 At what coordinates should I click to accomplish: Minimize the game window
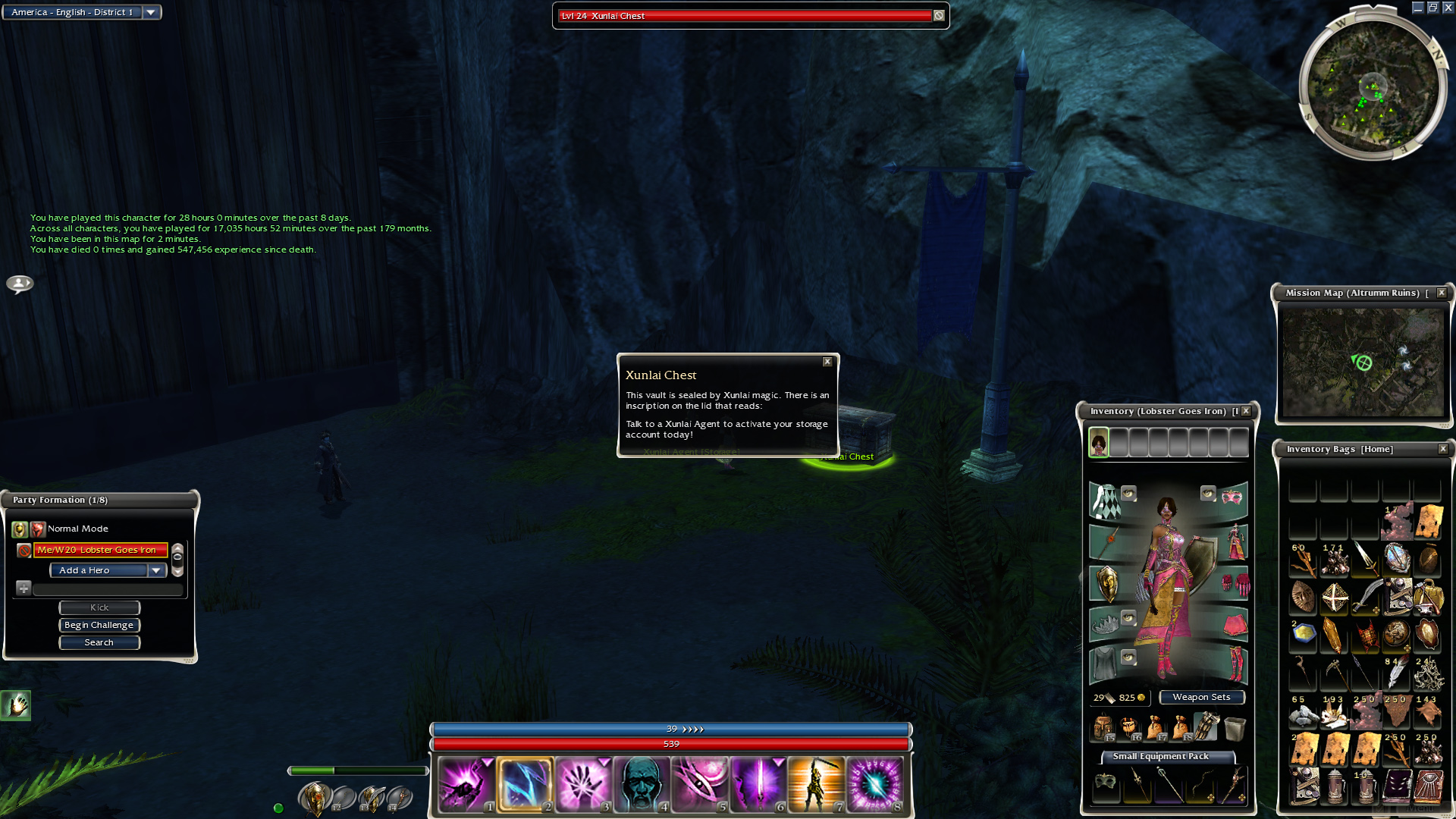pos(1417,8)
